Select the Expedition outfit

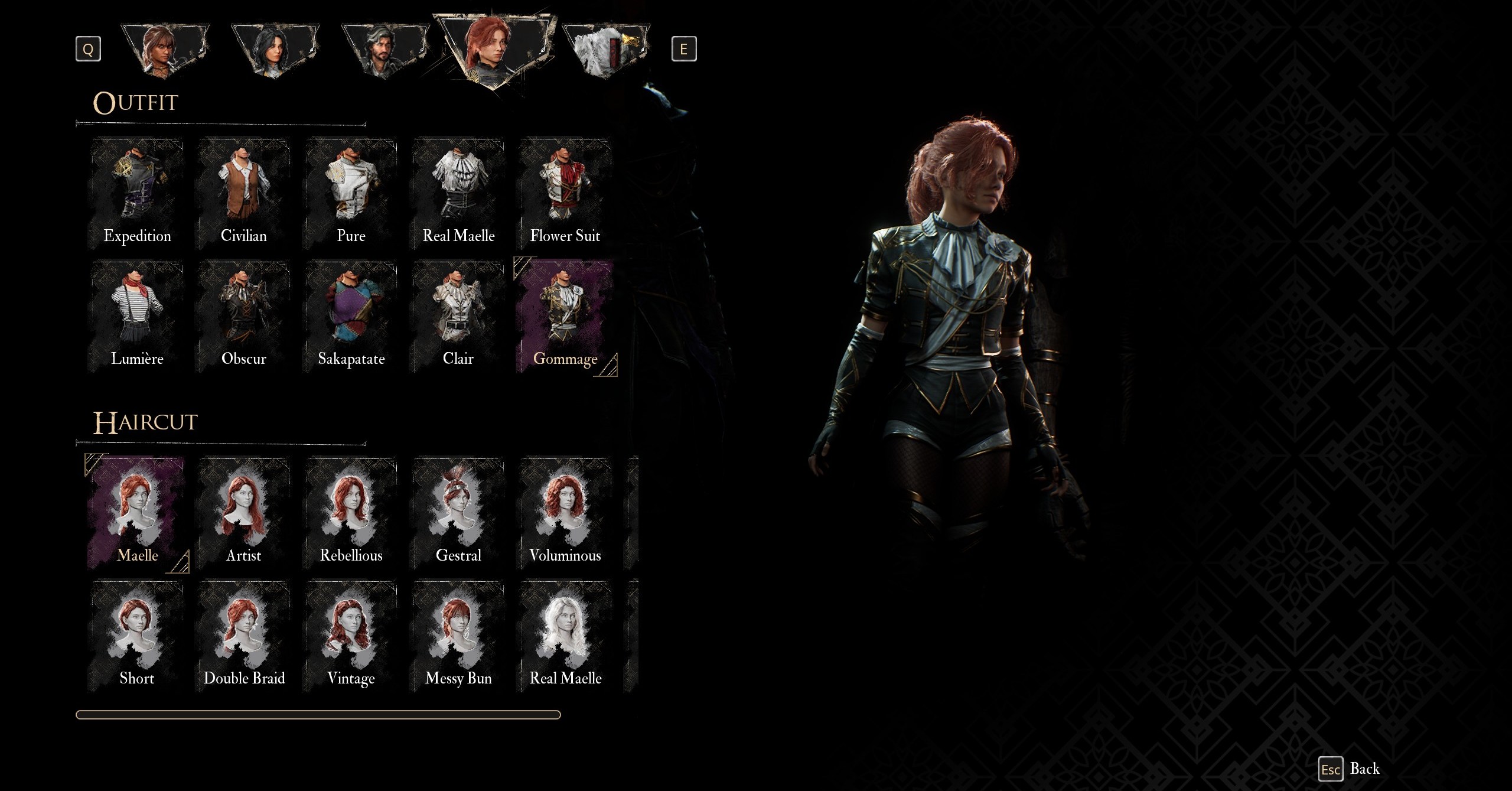(x=137, y=195)
